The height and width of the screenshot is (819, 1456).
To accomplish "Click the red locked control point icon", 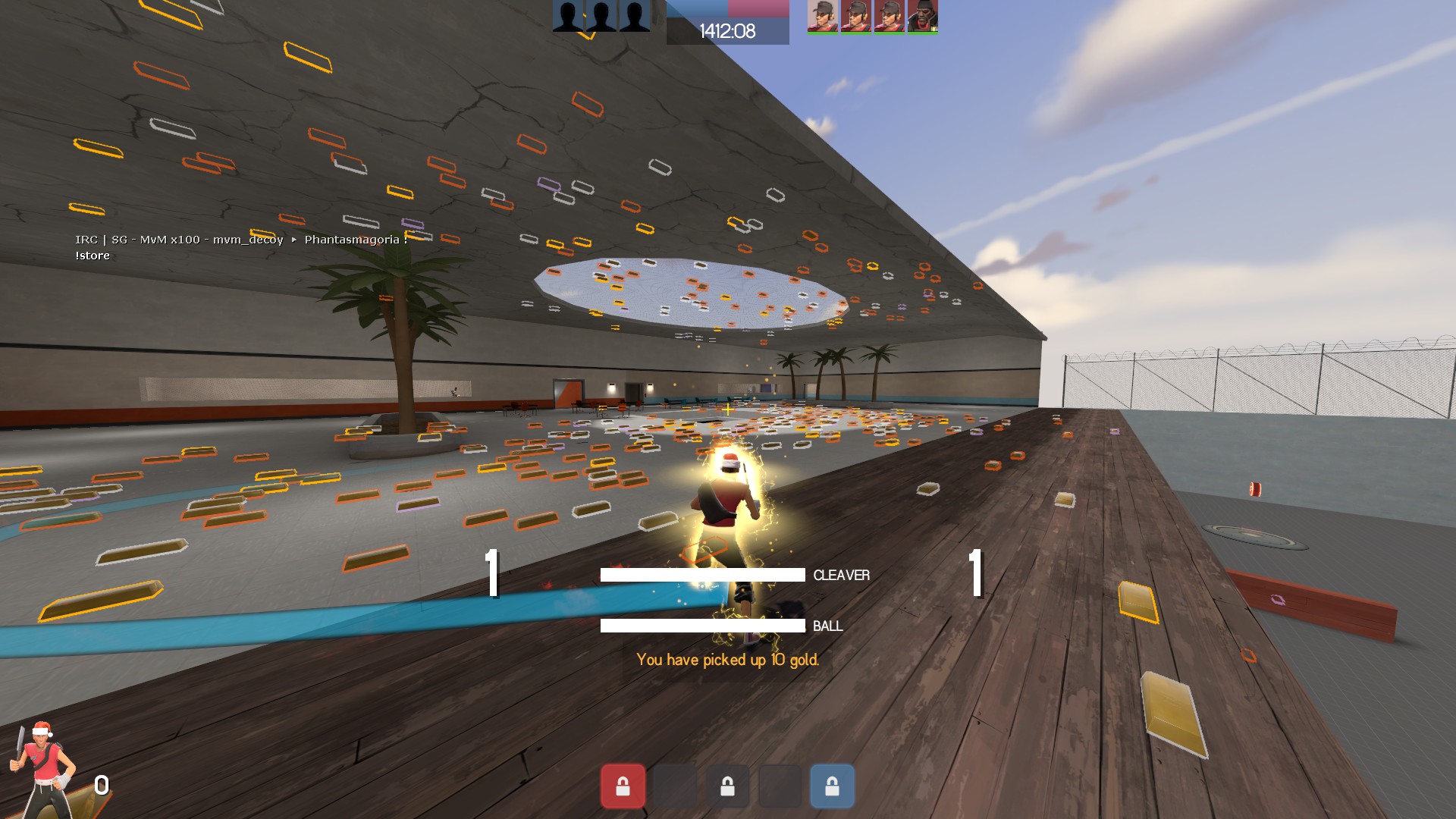I will tap(623, 786).
